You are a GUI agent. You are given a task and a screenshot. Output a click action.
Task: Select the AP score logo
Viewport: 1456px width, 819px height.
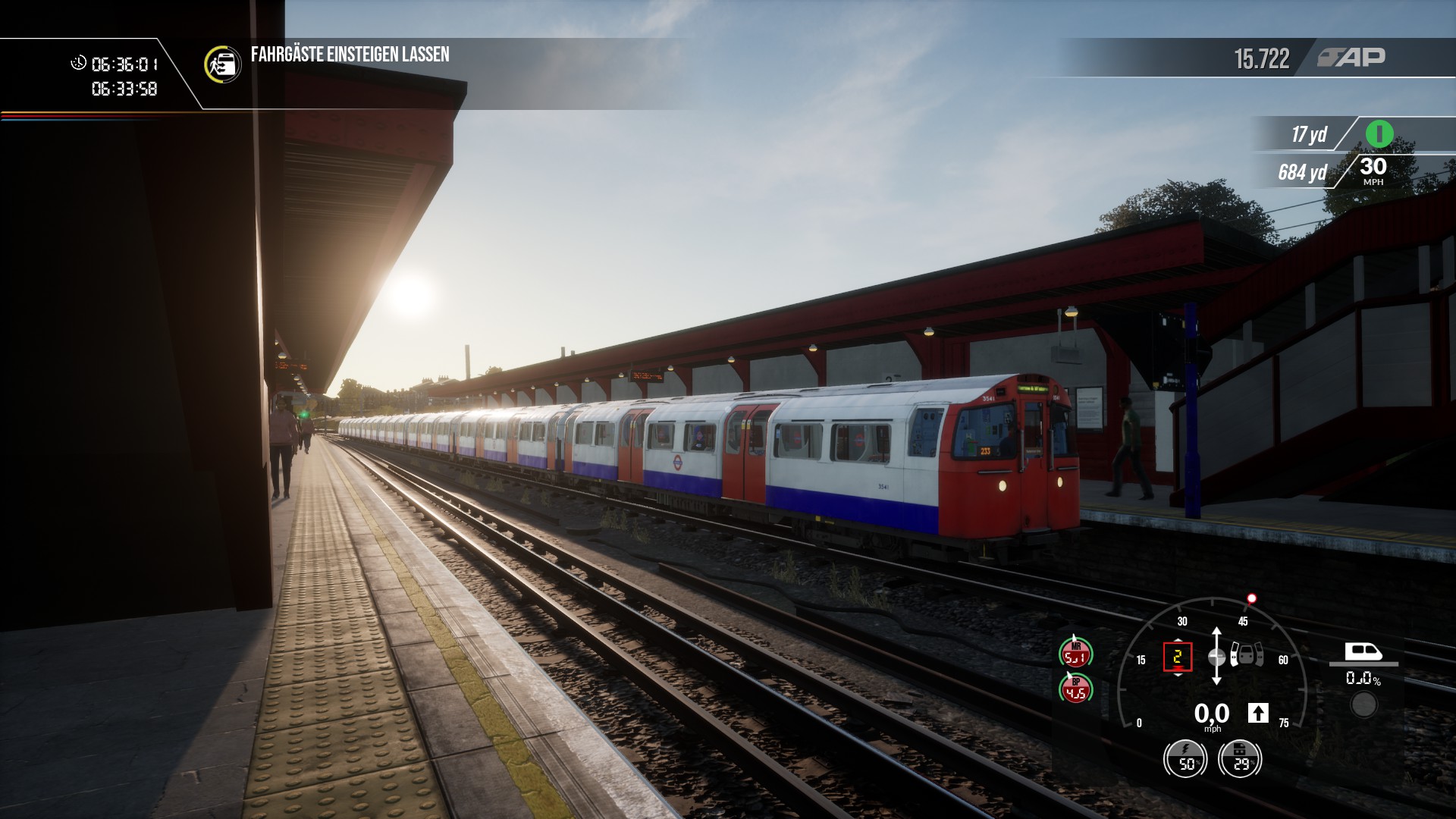1351,58
